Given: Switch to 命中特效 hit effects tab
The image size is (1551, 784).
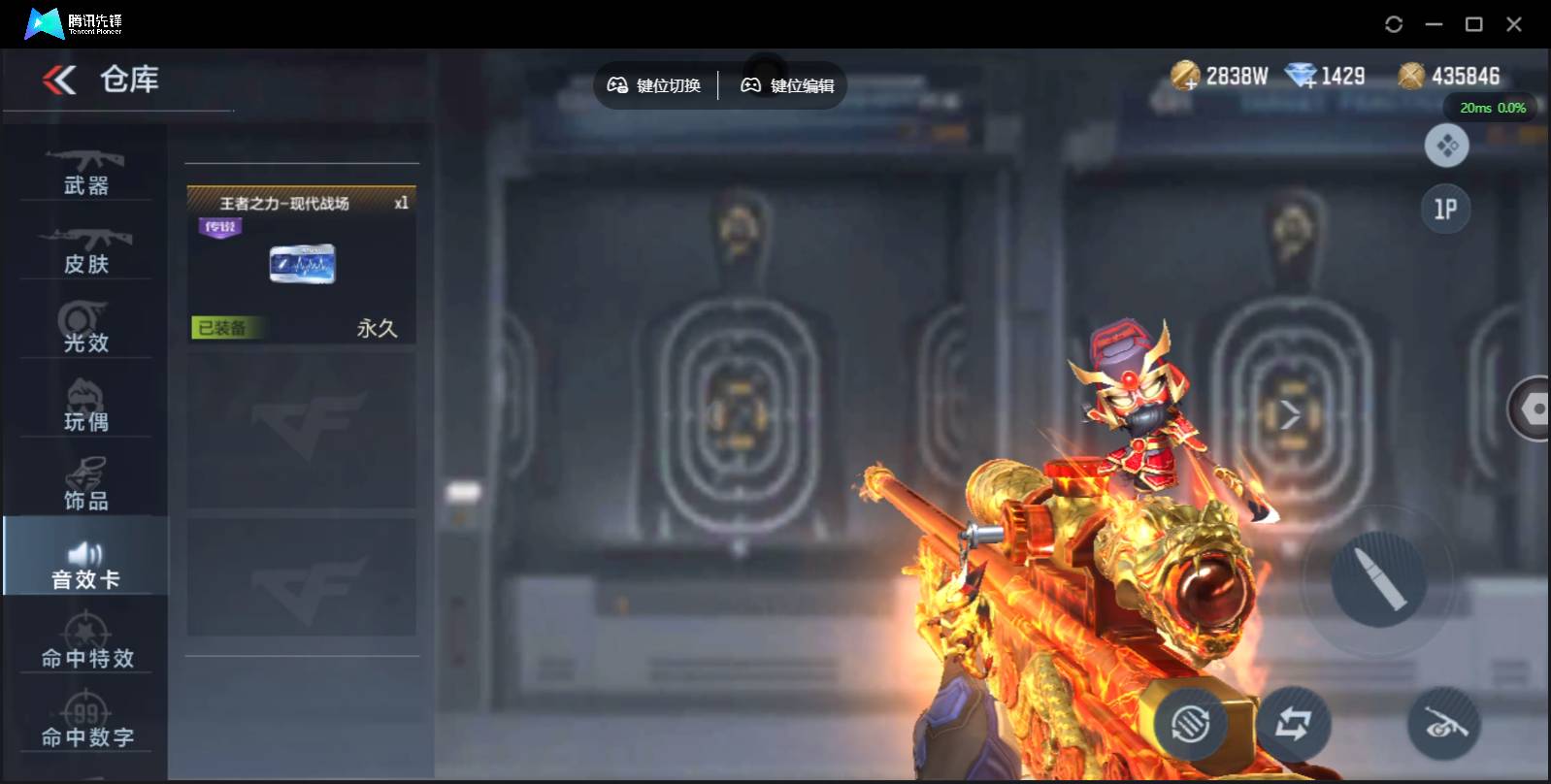Looking at the screenshot, I should coord(86,644).
